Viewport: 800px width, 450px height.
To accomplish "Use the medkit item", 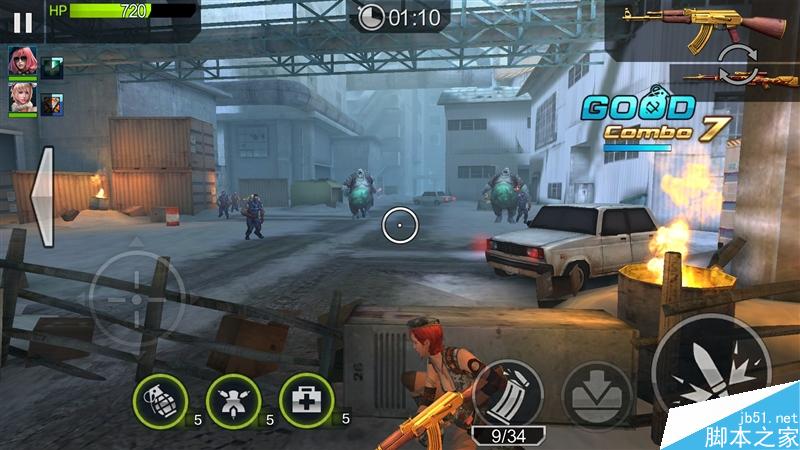I will pos(306,402).
